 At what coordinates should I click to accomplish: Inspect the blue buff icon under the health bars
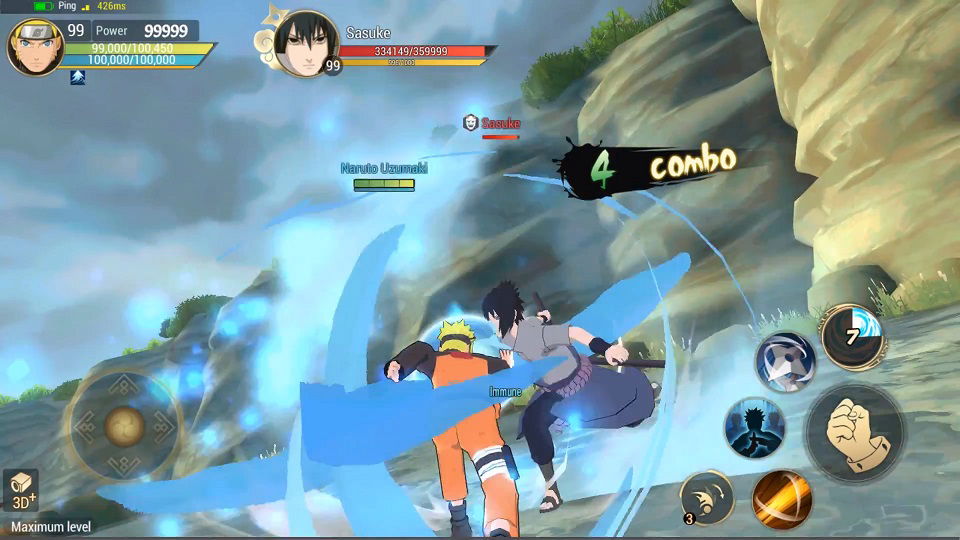(78, 77)
